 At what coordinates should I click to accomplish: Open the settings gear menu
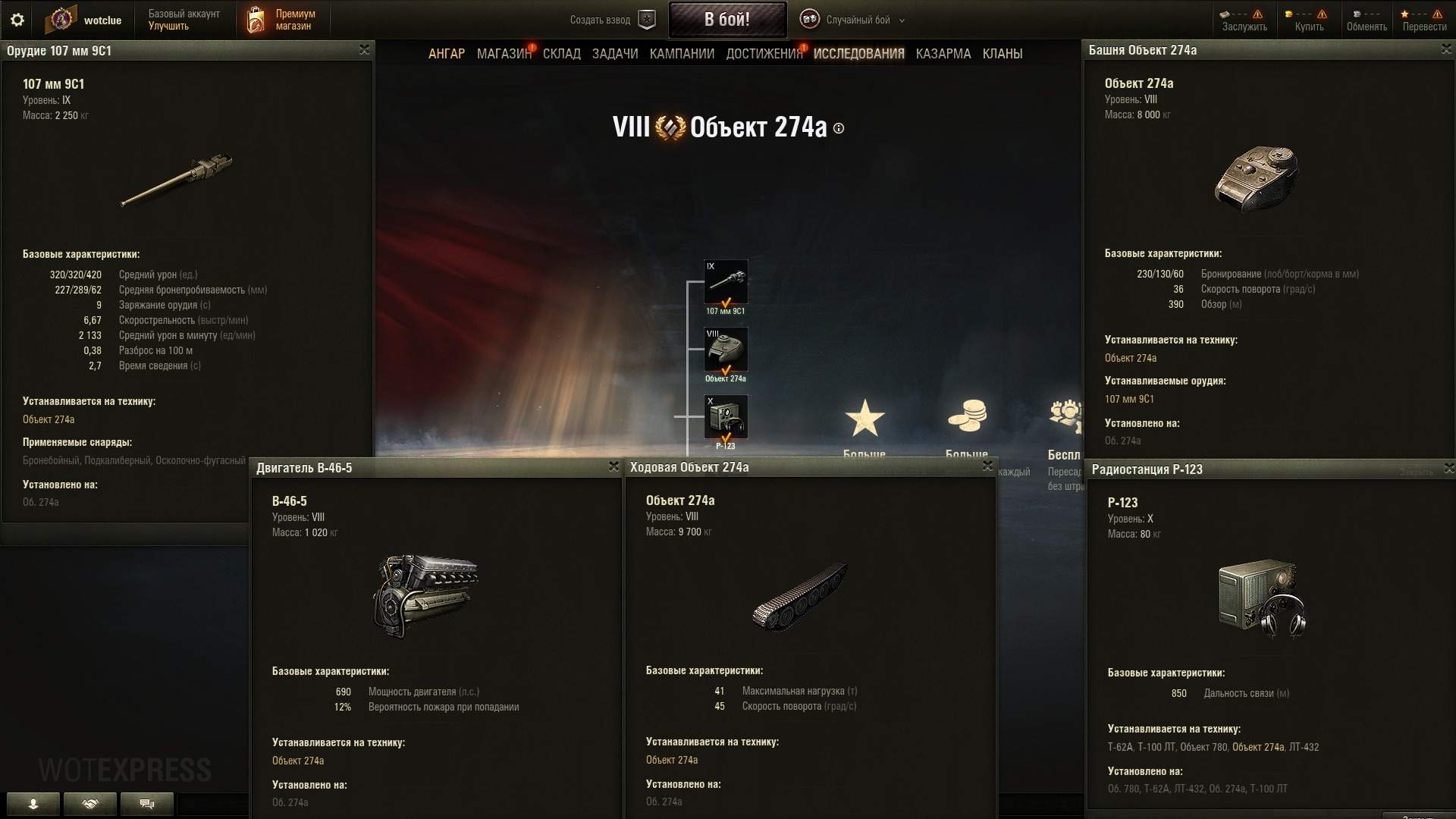17,20
